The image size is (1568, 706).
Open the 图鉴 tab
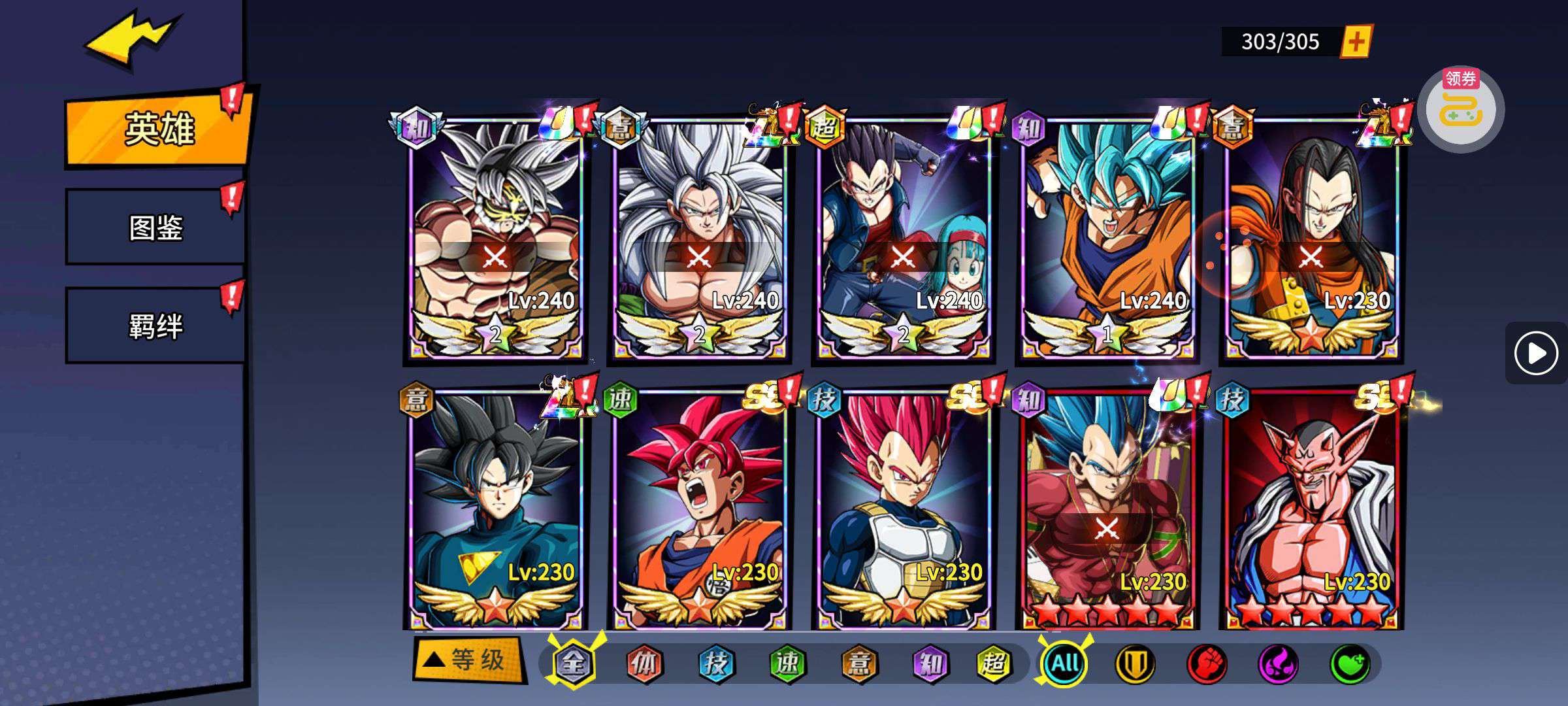tap(155, 227)
